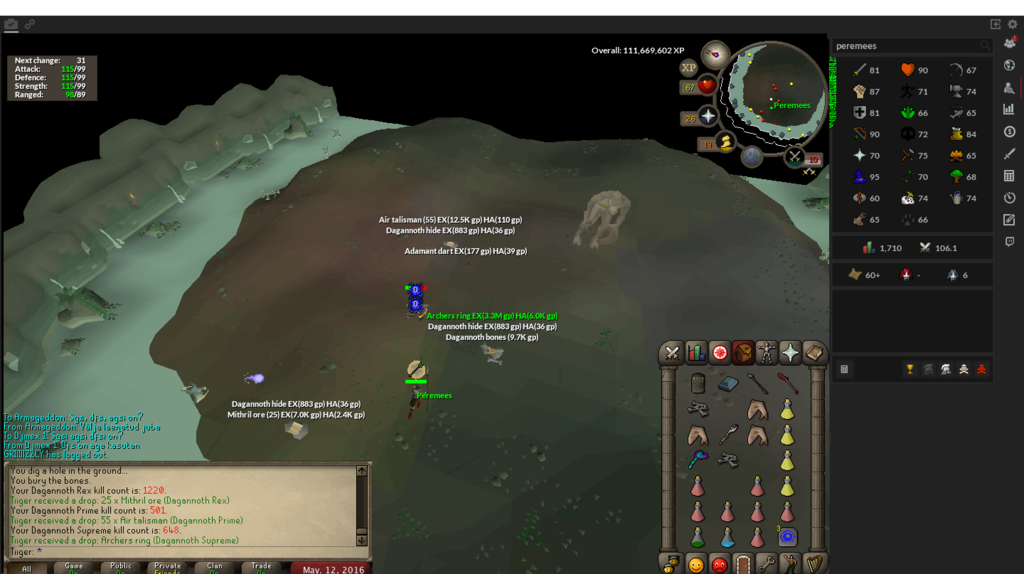
Task: Toggle the XP drops button
Action: tap(688, 68)
